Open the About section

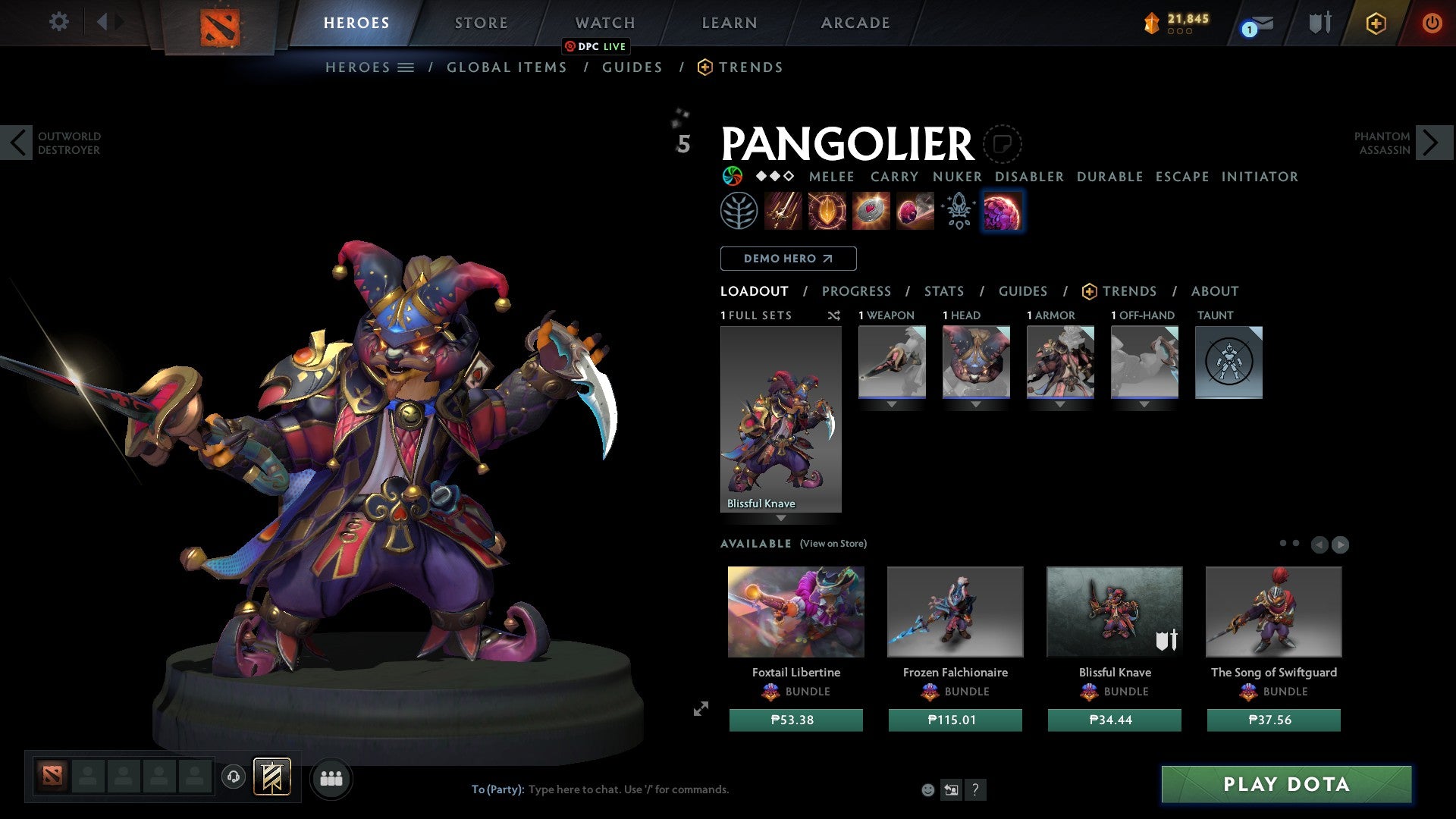coord(1214,291)
